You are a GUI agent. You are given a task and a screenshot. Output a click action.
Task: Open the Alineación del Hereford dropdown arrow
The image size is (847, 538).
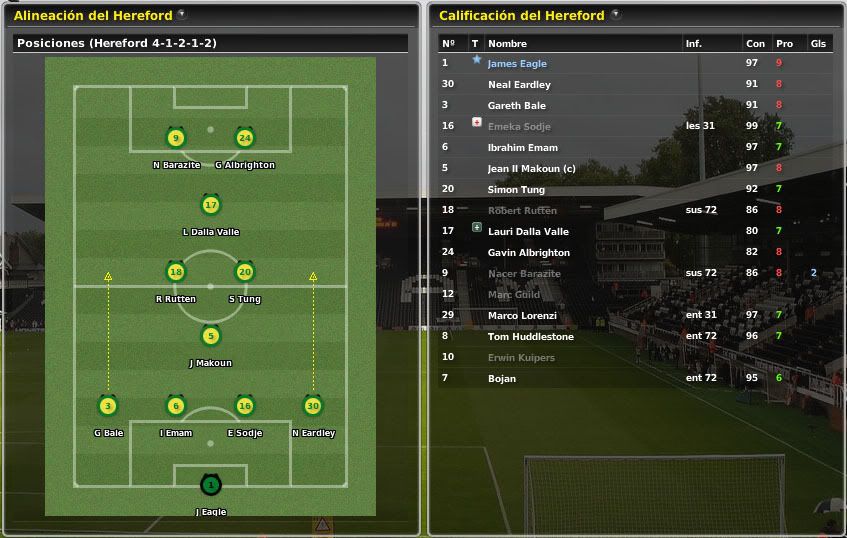pyautogui.click(x=181, y=14)
